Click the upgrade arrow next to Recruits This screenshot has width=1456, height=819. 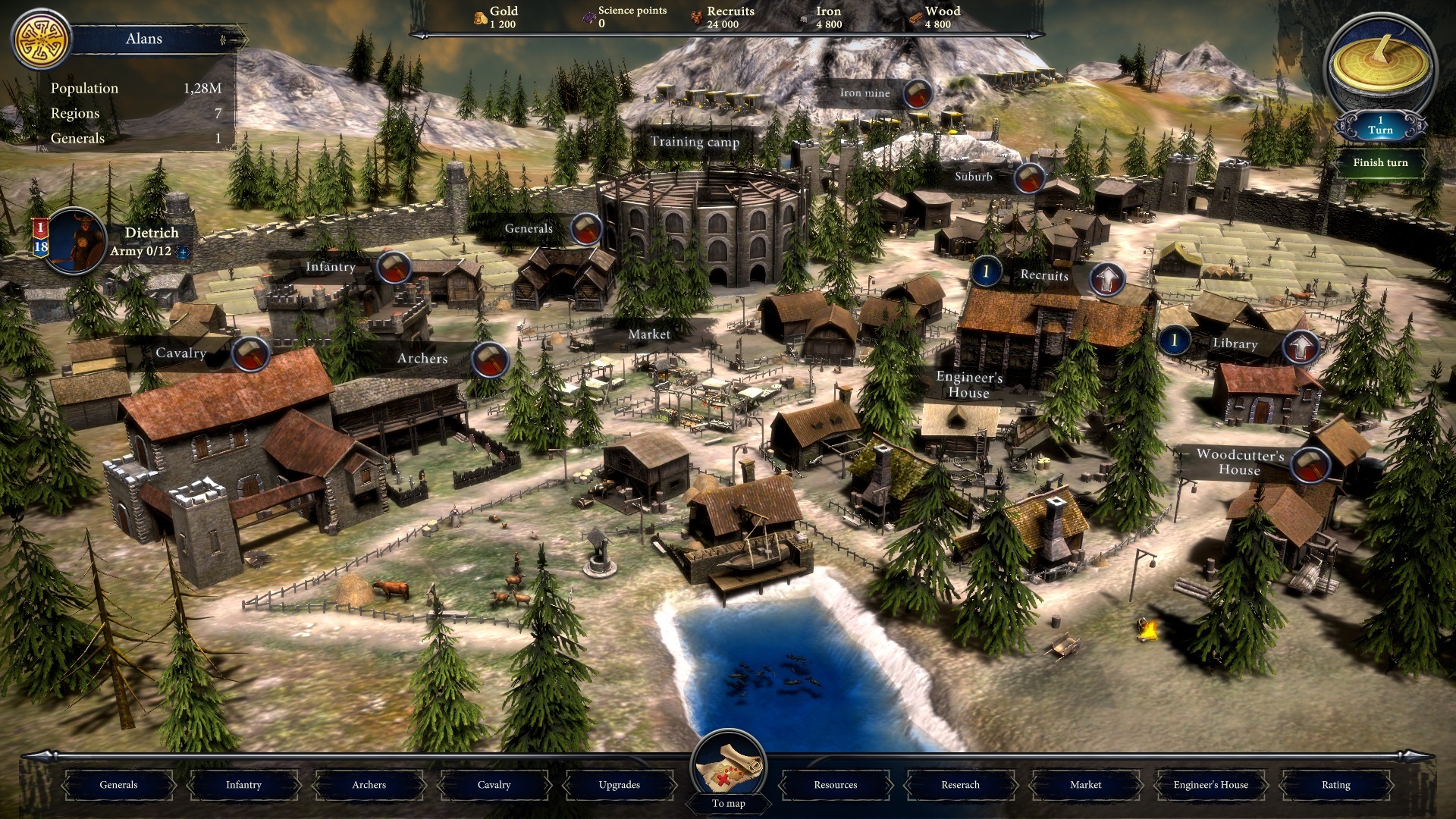point(1107,279)
